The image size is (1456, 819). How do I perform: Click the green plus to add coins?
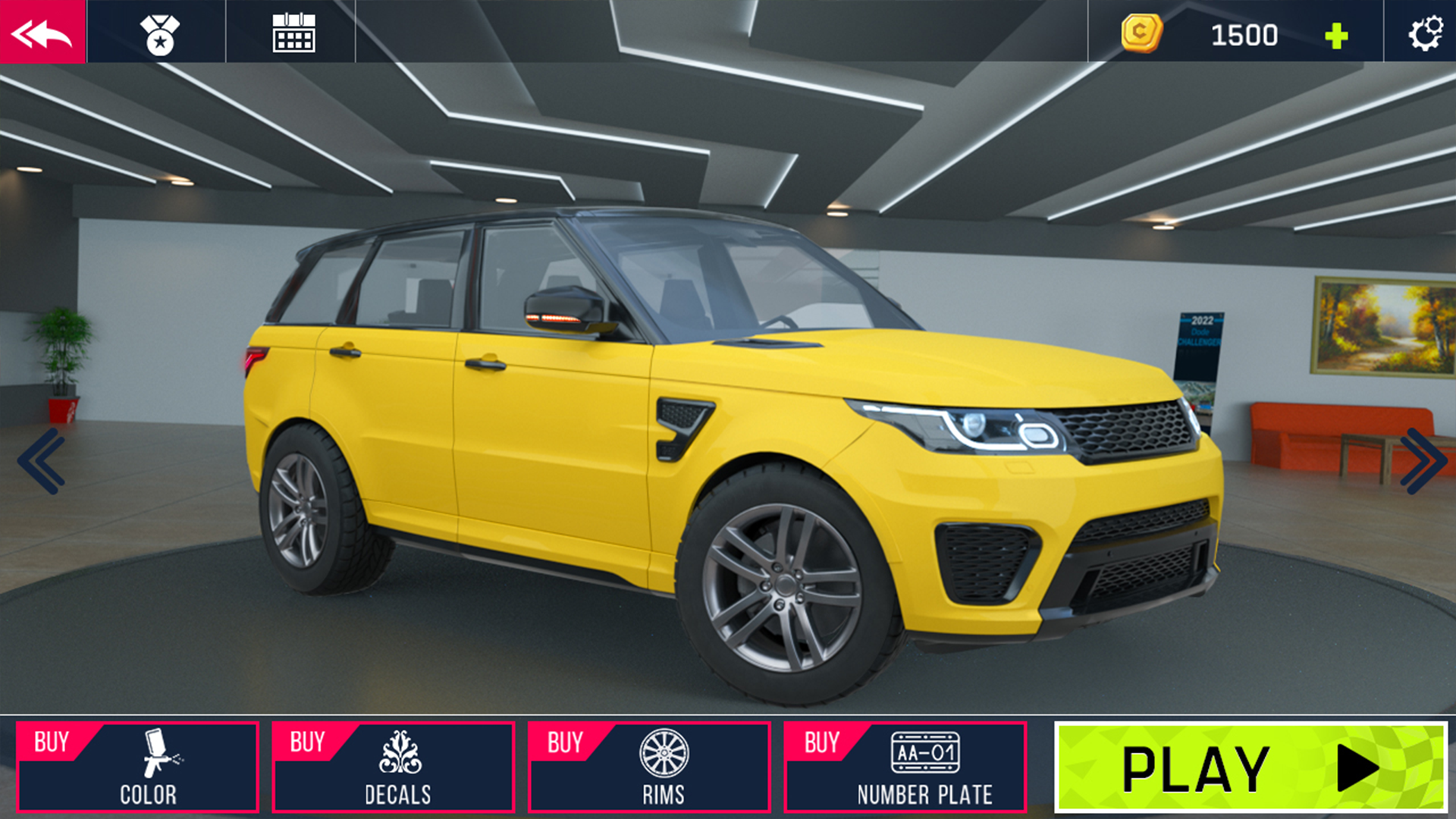point(1336,33)
